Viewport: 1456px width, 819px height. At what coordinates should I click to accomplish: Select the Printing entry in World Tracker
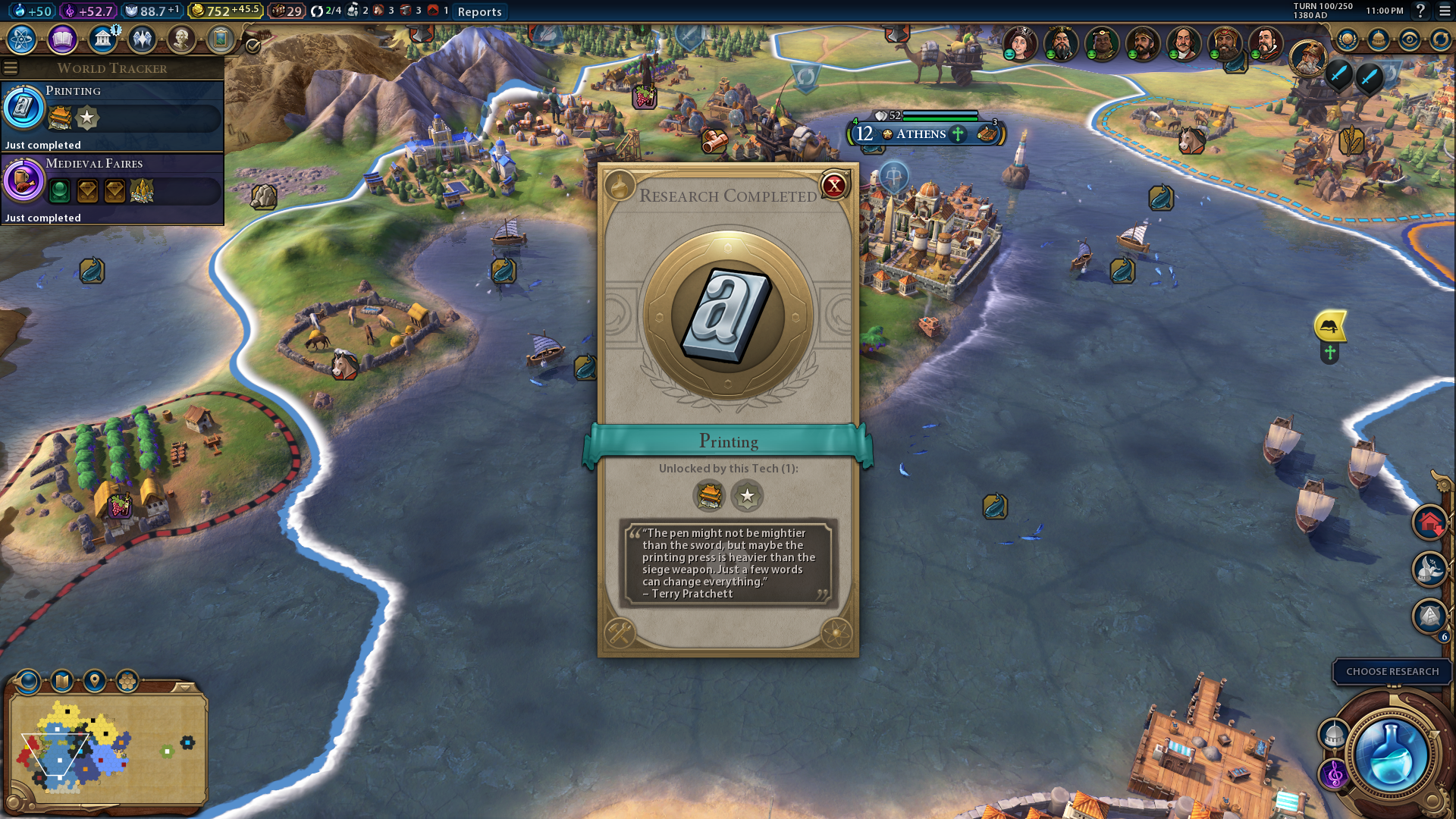[112, 115]
